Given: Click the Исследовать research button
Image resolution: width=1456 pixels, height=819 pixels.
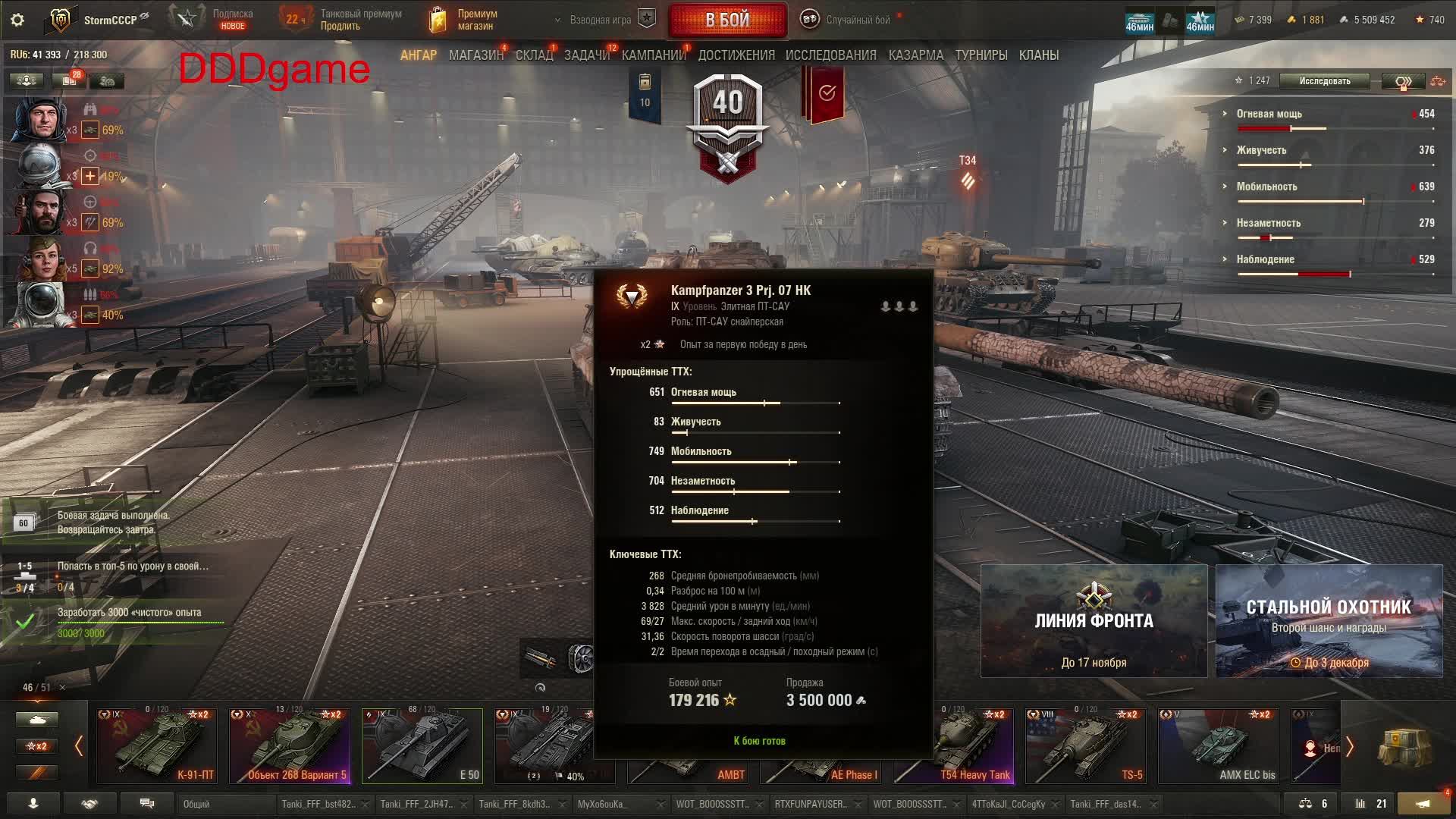Looking at the screenshot, I should tap(1324, 81).
